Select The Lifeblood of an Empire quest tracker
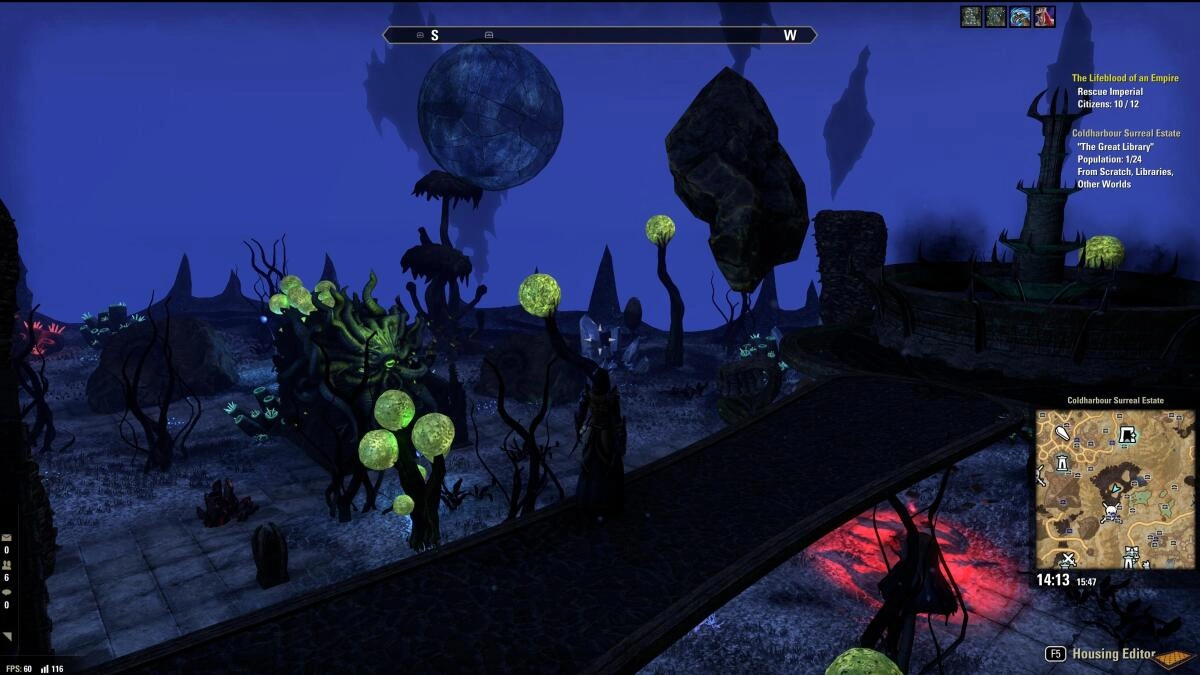This screenshot has height=675, width=1200. point(1124,78)
